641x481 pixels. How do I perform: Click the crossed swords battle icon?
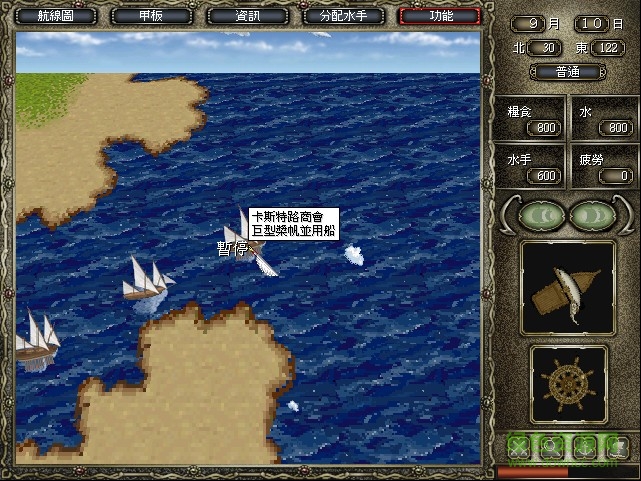pos(520,445)
